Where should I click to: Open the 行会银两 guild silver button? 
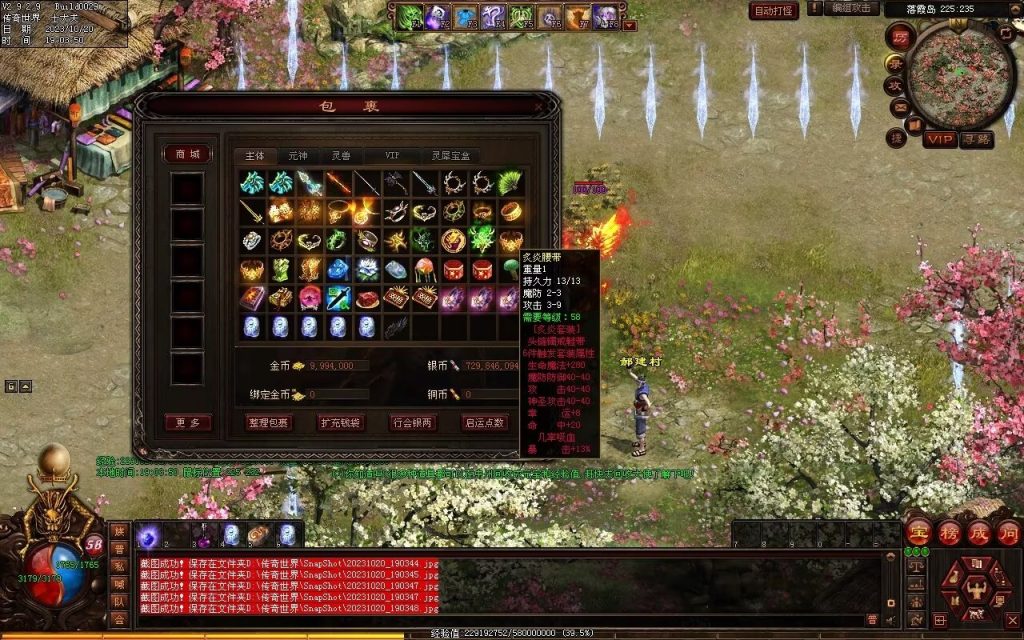[413, 423]
